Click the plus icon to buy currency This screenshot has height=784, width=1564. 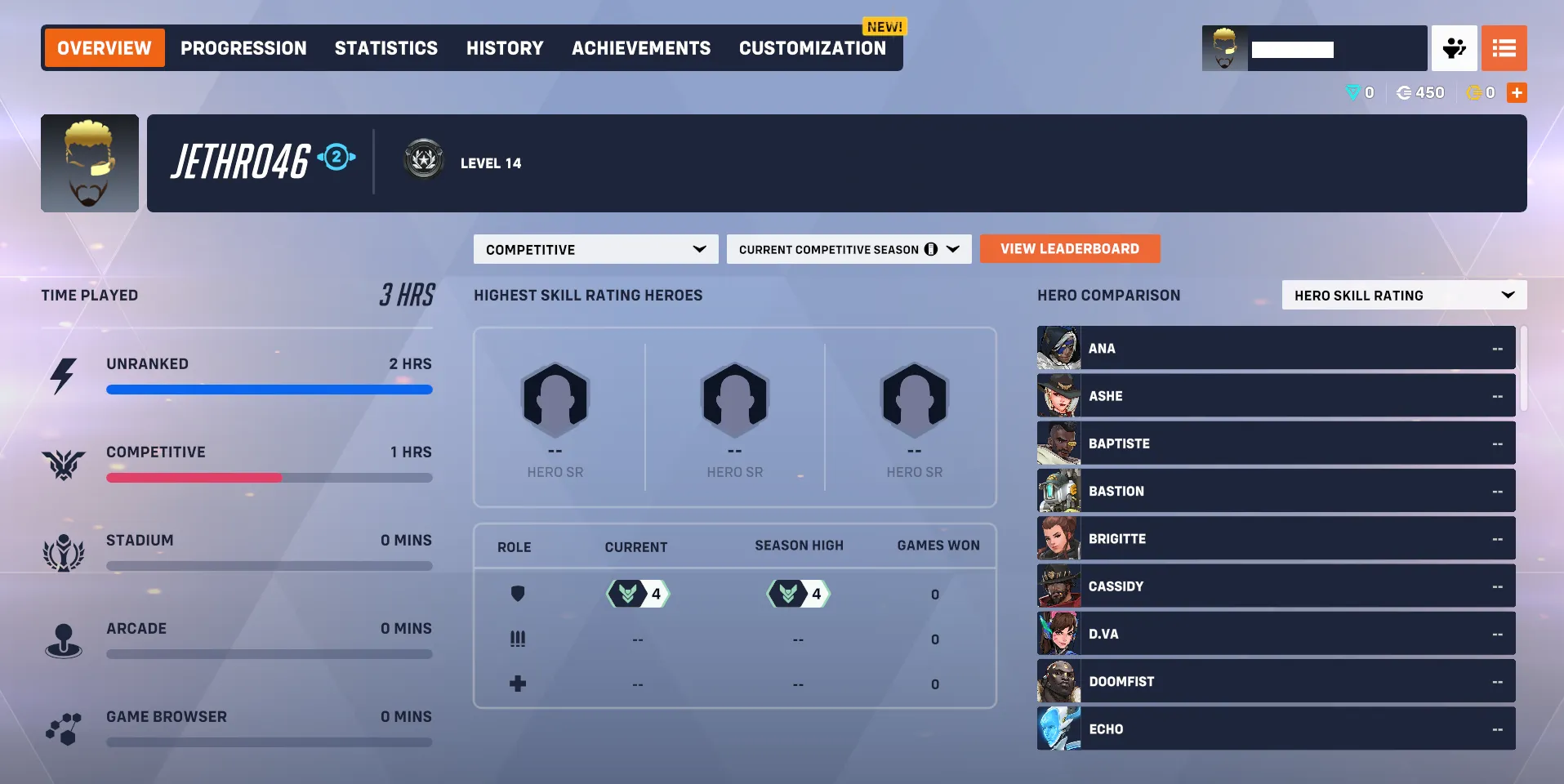coord(1517,92)
